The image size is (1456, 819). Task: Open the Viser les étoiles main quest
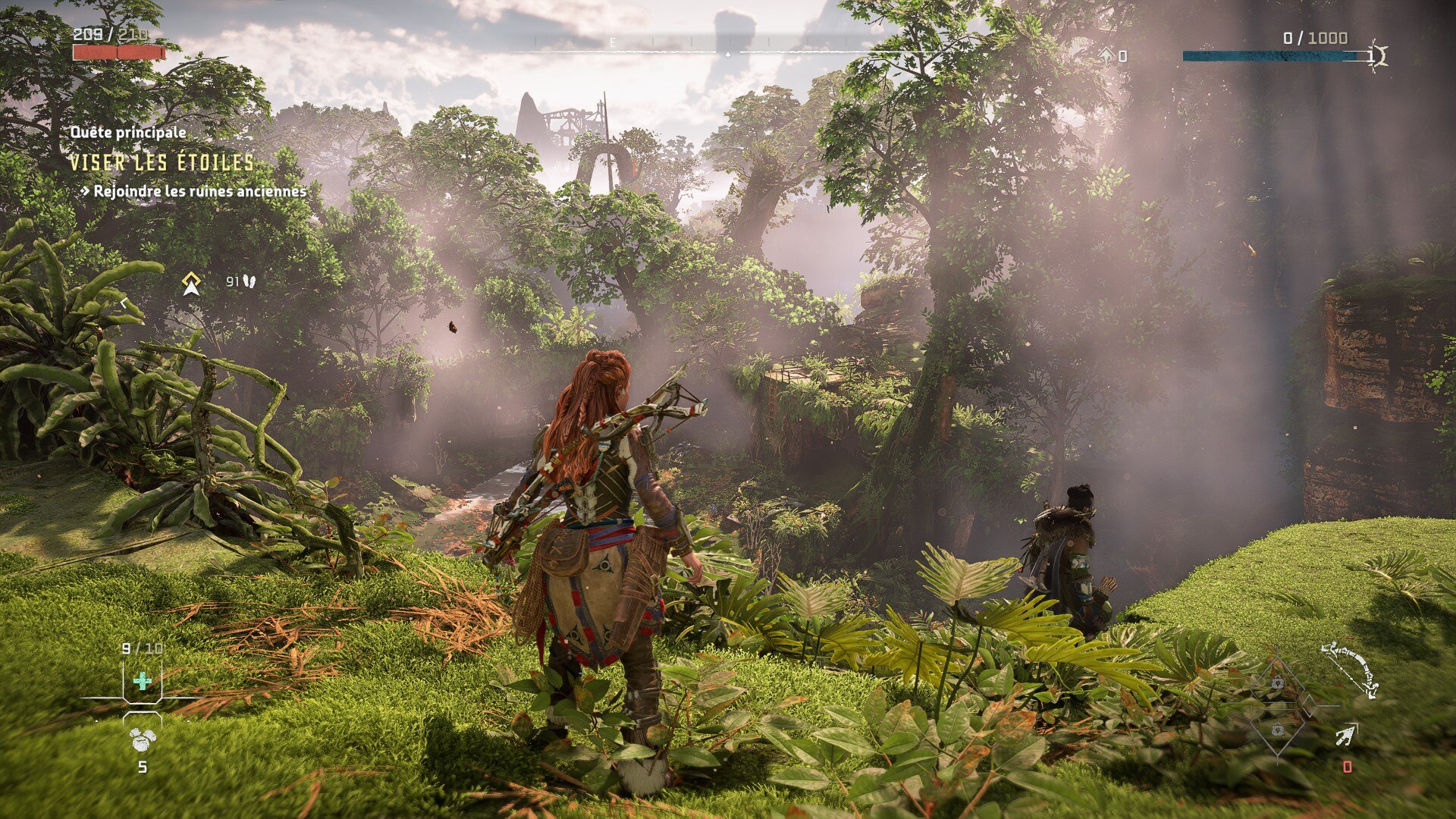click(x=162, y=162)
